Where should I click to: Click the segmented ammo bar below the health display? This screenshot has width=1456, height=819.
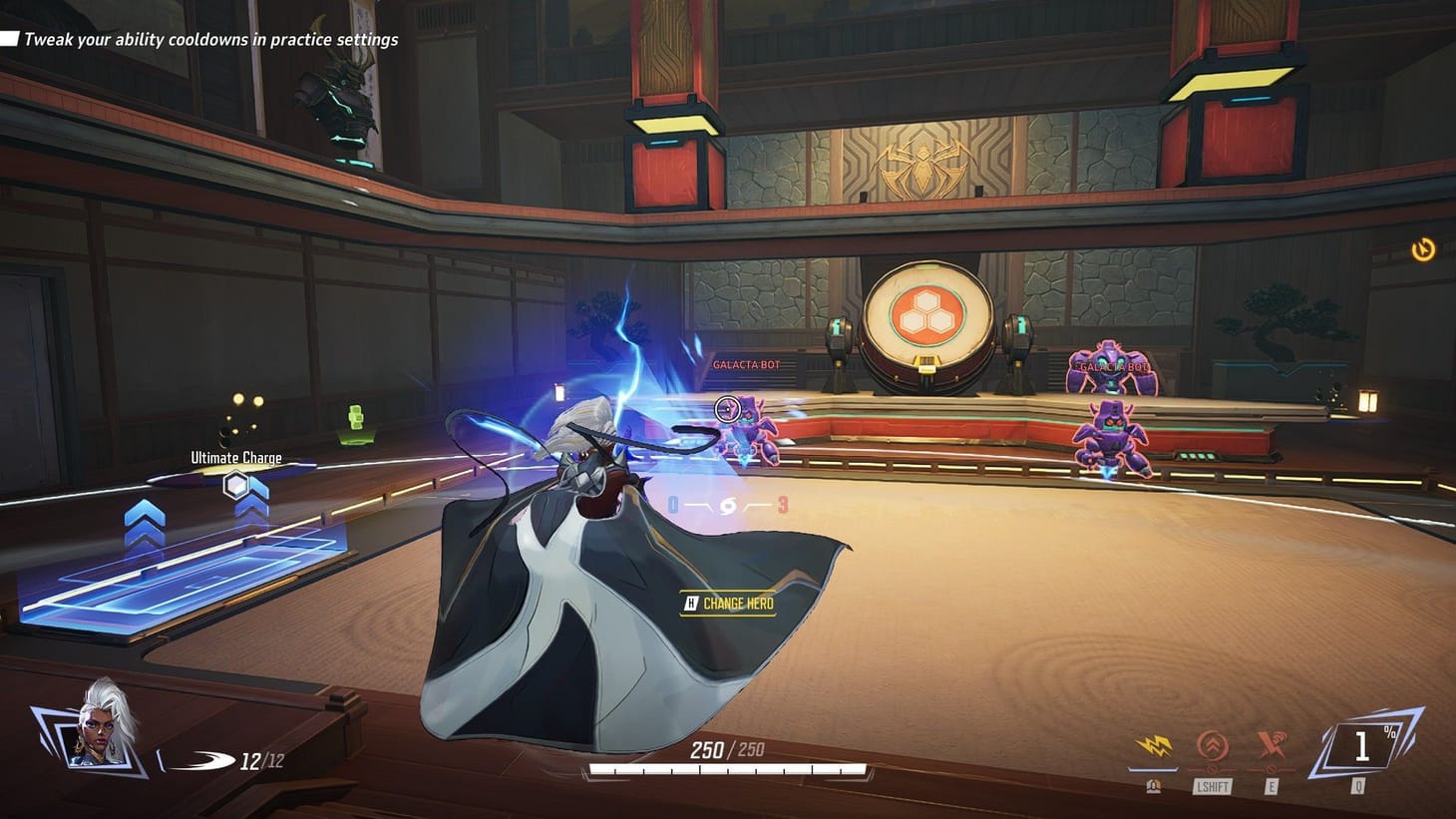[x=727, y=770]
